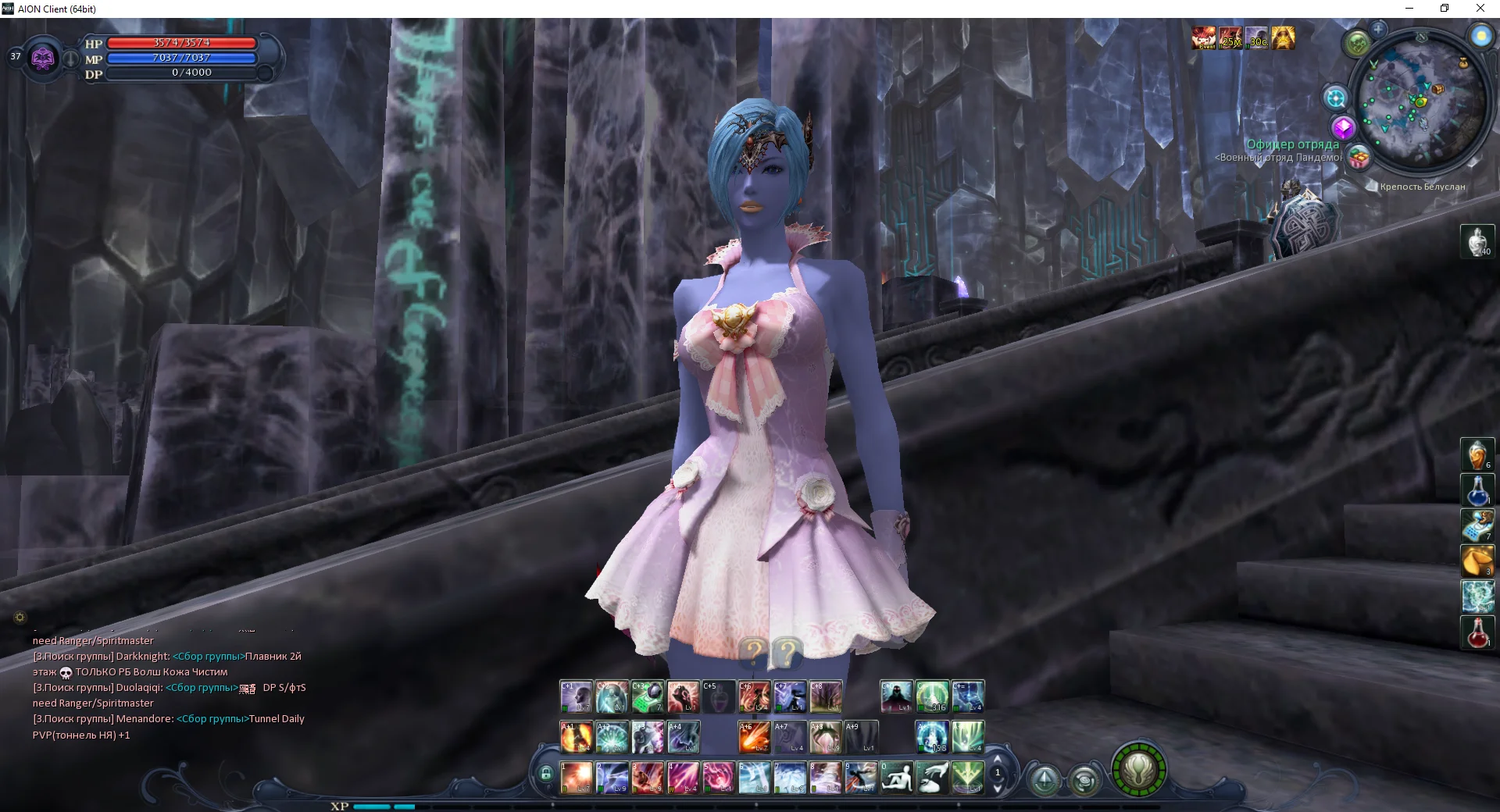Use the sitting rest action in slot 0
1500x812 pixels.
click(x=897, y=778)
